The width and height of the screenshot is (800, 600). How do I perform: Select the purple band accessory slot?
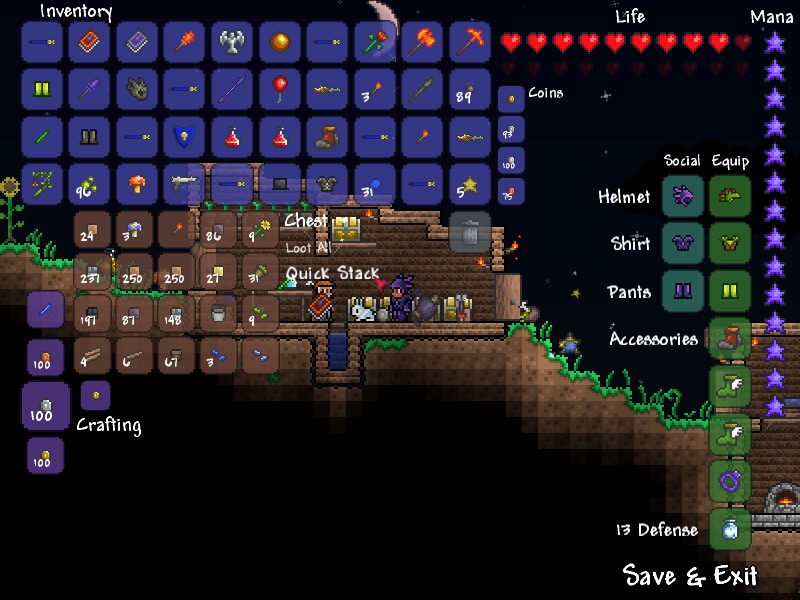(730, 481)
